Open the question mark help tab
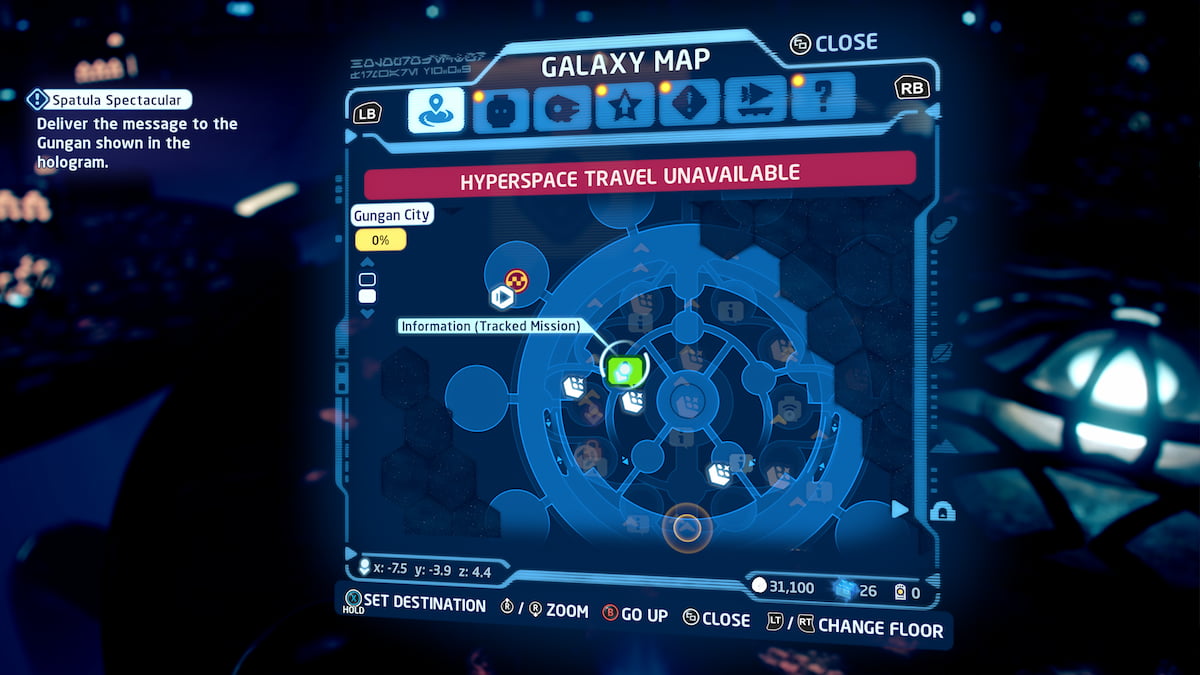 [822, 98]
